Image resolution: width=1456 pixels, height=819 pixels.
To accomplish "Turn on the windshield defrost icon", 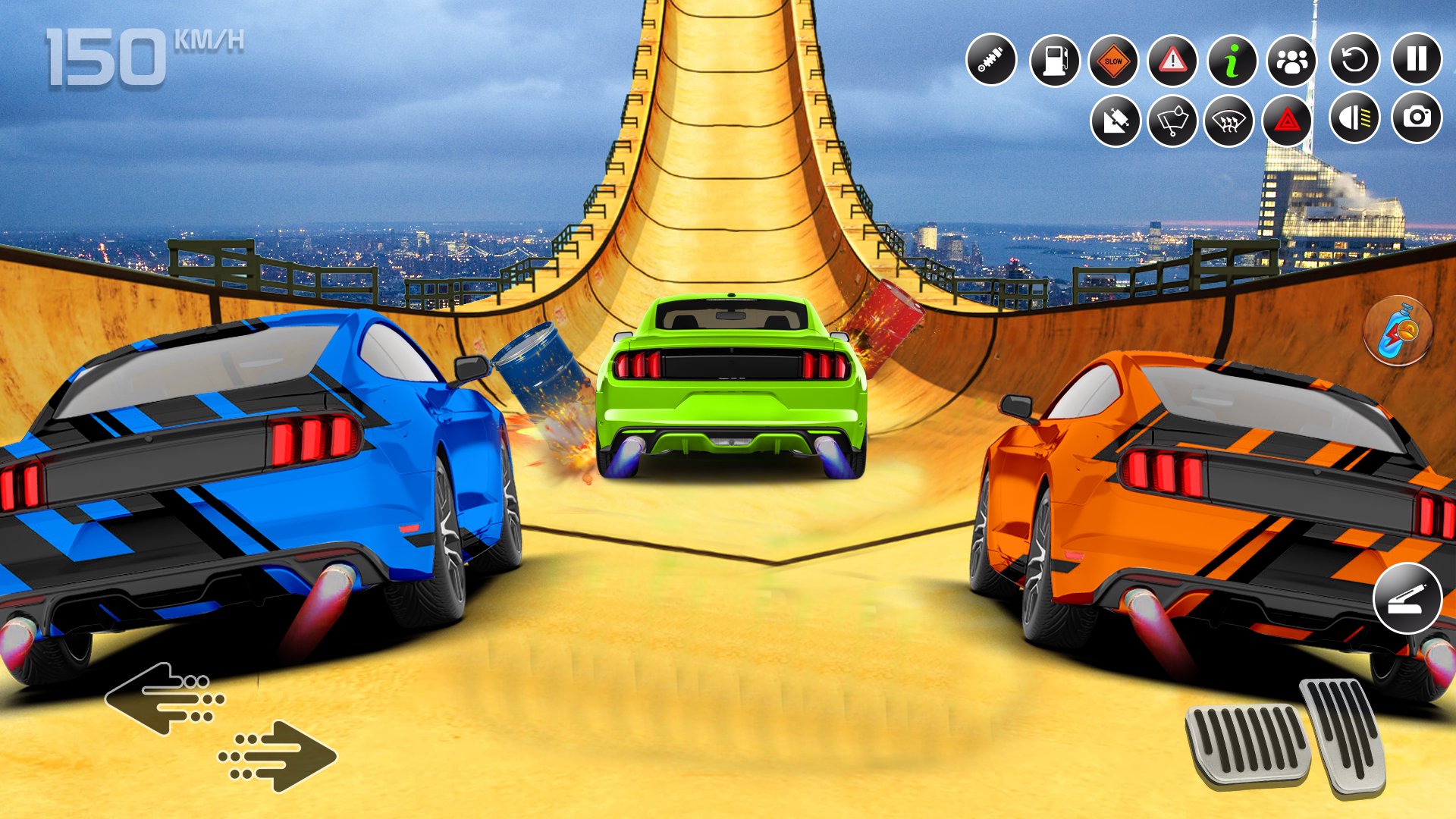I will 1228,121.
